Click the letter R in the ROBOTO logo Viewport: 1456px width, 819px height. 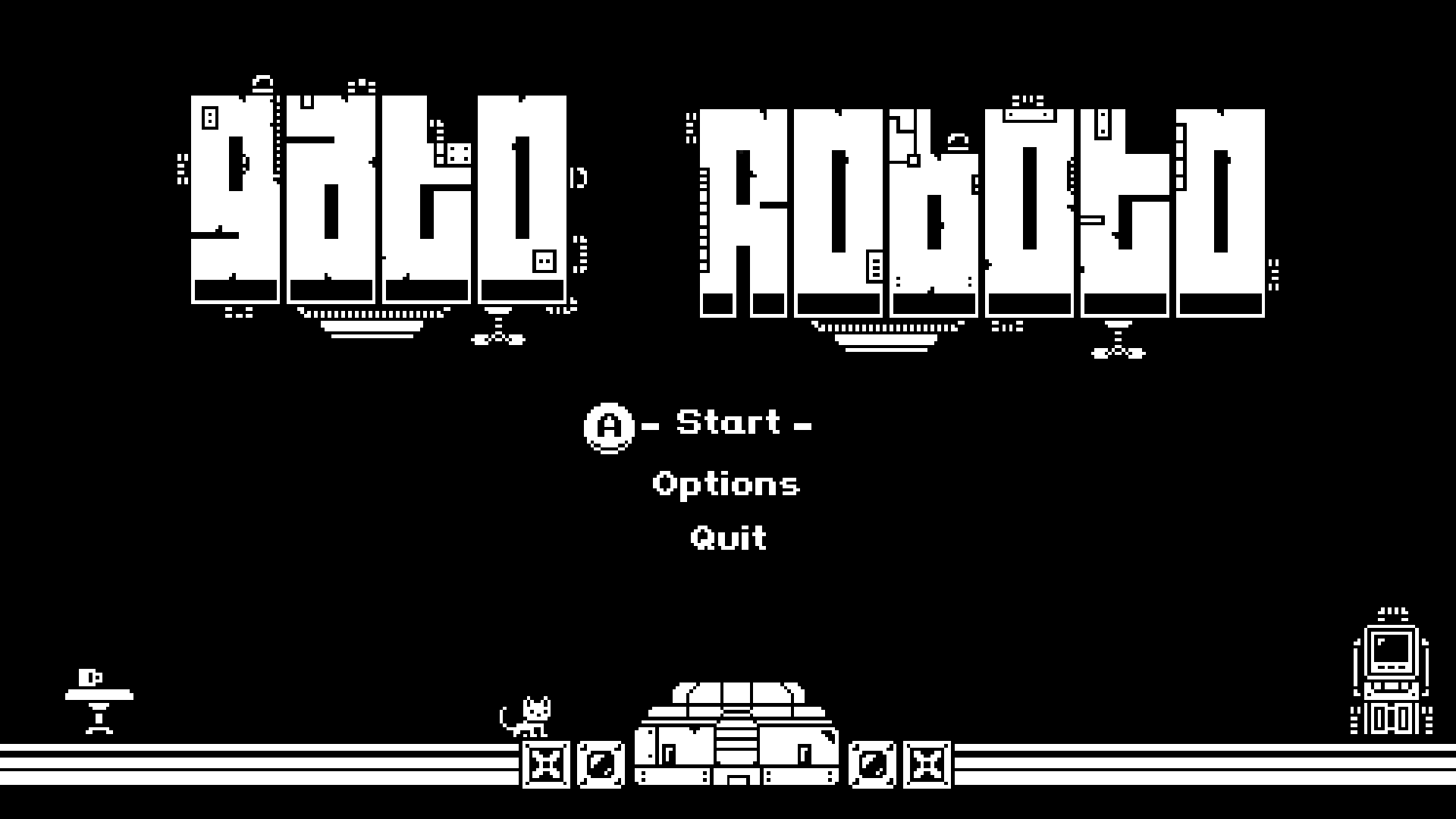tap(743, 212)
